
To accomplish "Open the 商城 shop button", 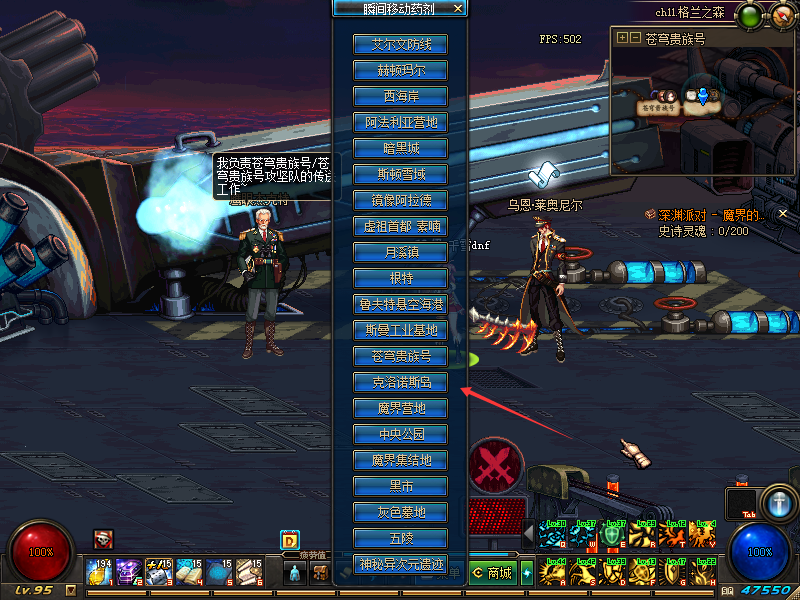I will point(492,573).
